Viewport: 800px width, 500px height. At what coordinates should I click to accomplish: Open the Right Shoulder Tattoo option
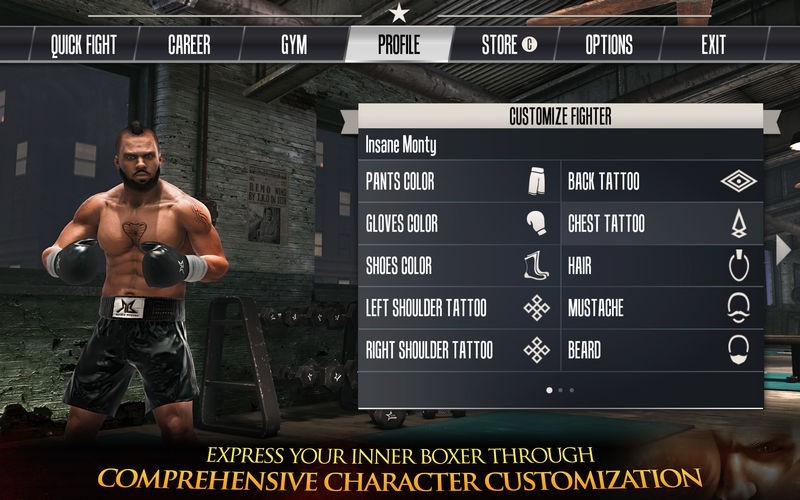pyautogui.click(x=459, y=350)
